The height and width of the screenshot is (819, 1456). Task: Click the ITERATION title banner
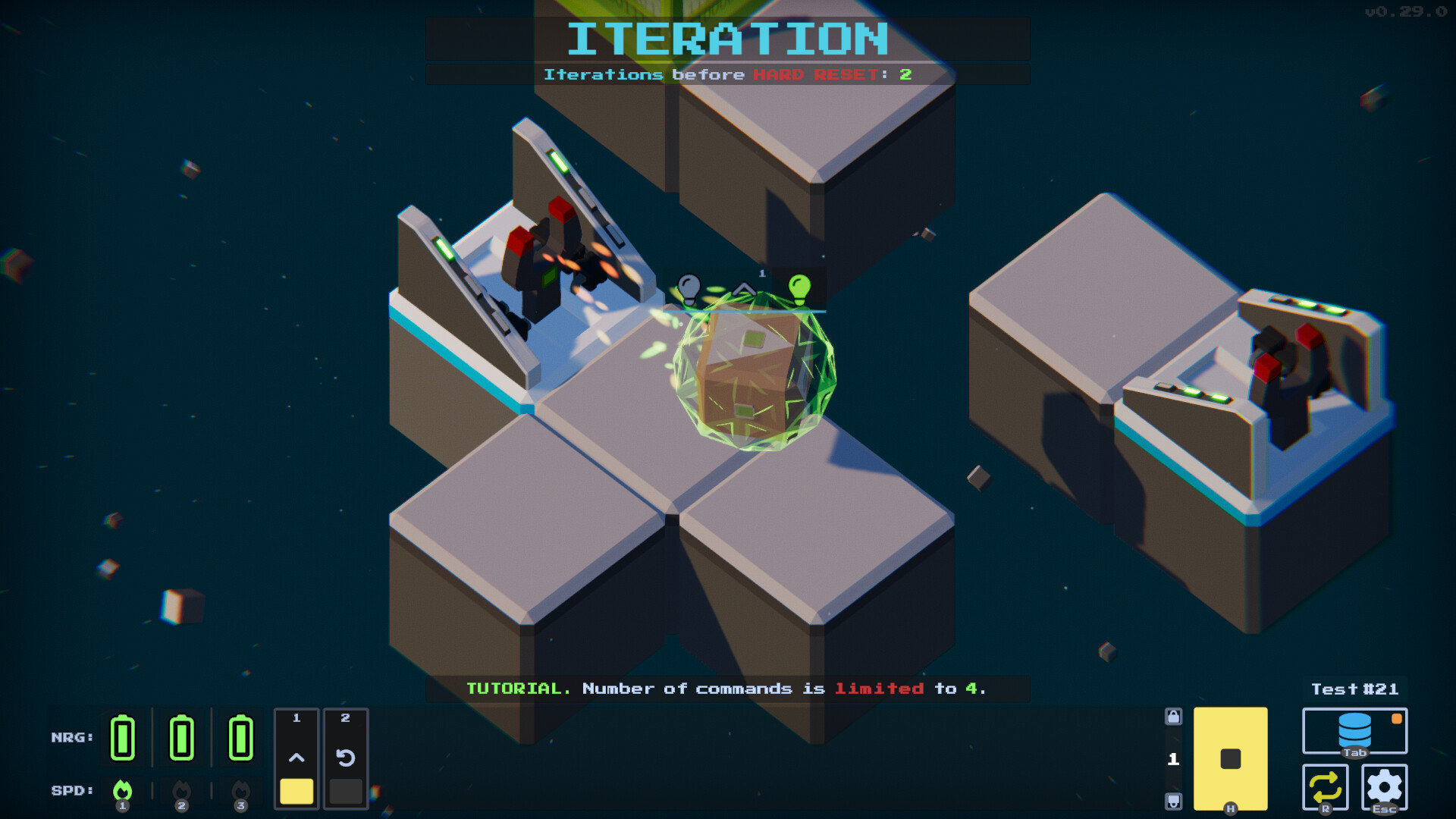(x=726, y=36)
